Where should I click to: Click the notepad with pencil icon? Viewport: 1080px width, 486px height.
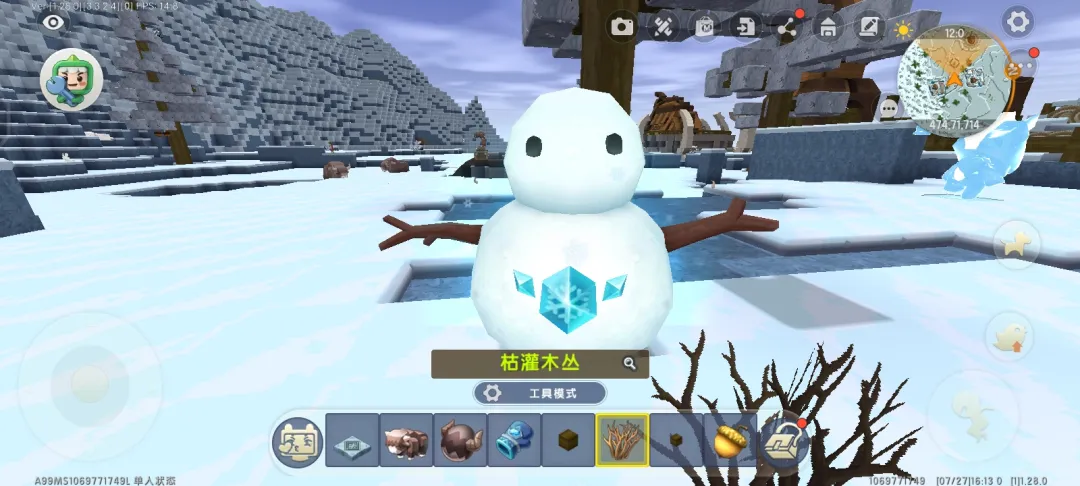(869, 26)
